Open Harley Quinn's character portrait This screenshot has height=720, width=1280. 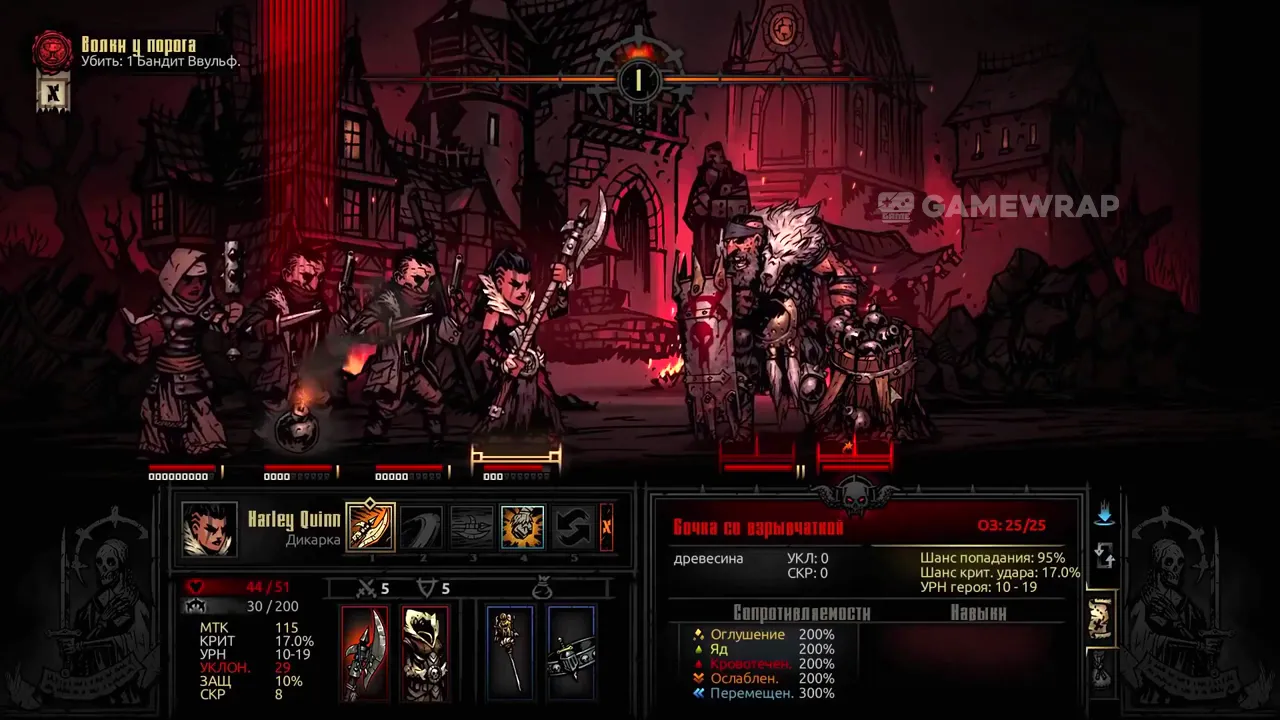(210, 528)
